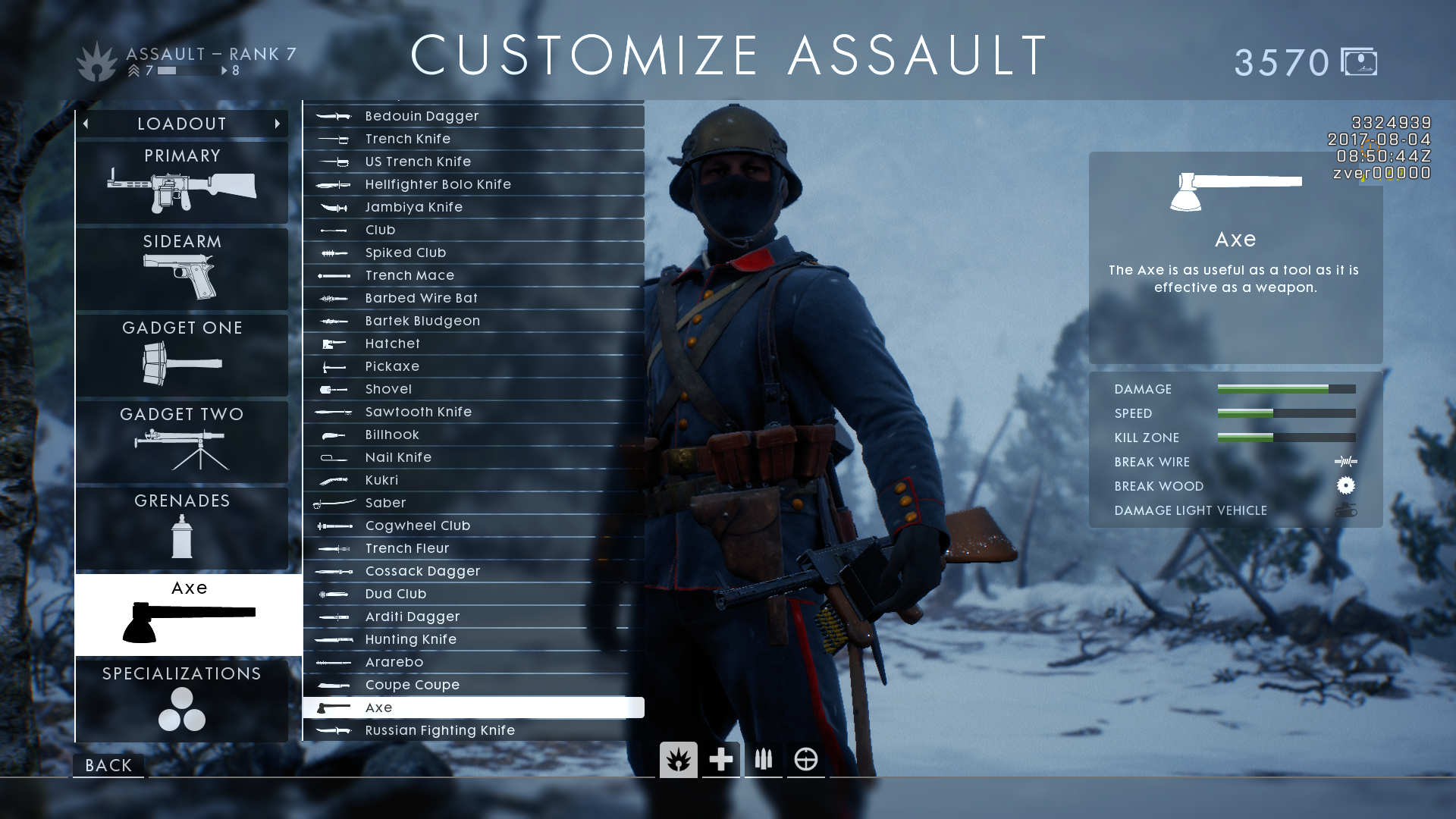Open the Gadget Two slot
Image resolution: width=1456 pixels, height=819 pixels.
point(182,441)
